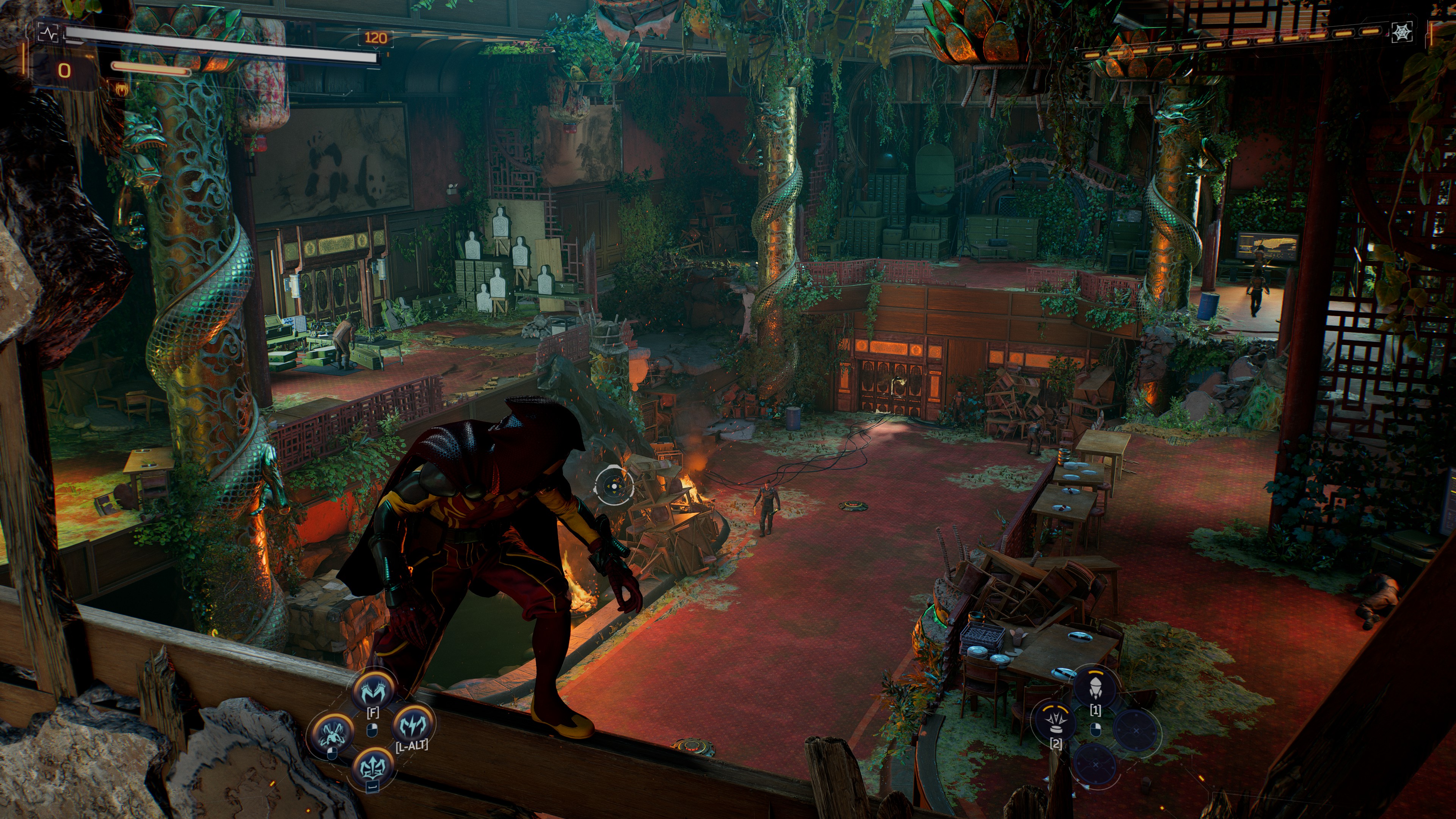Activate the top spider-arm ability icon
Screen dimensions: 1456x819
pyautogui.click(x=372, y=690)
